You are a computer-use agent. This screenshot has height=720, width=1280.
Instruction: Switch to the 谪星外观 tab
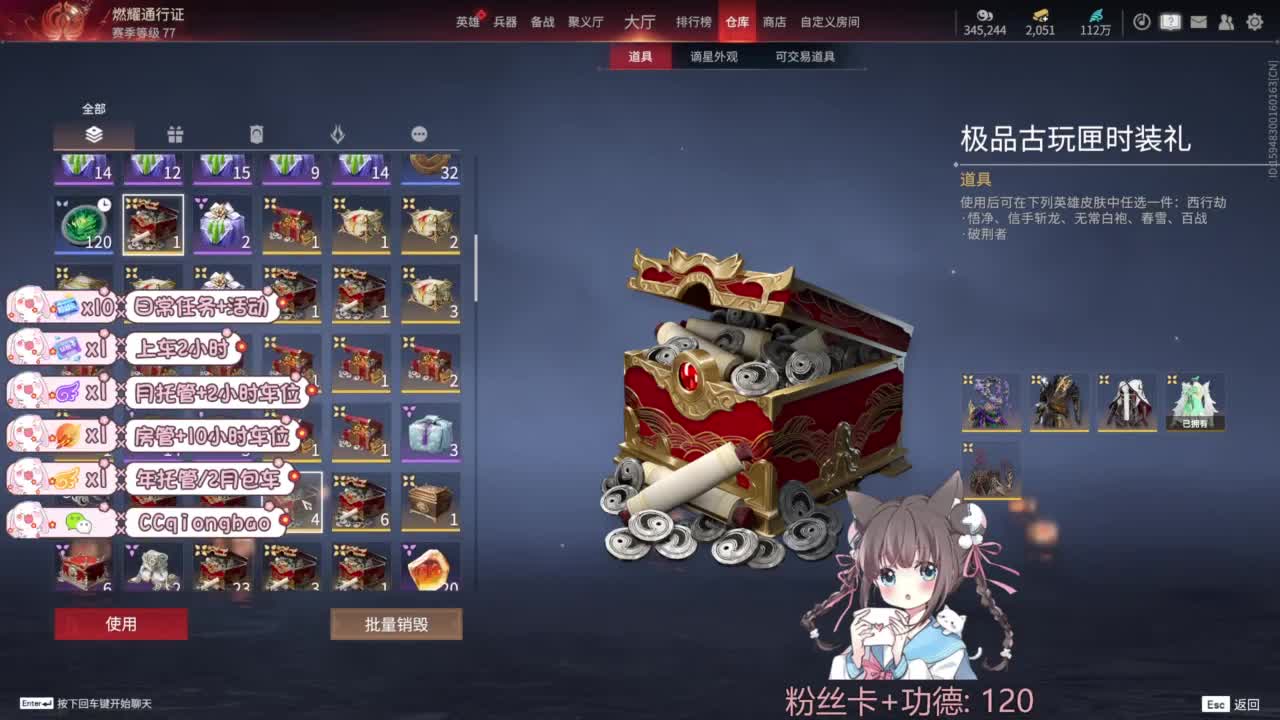713,57
